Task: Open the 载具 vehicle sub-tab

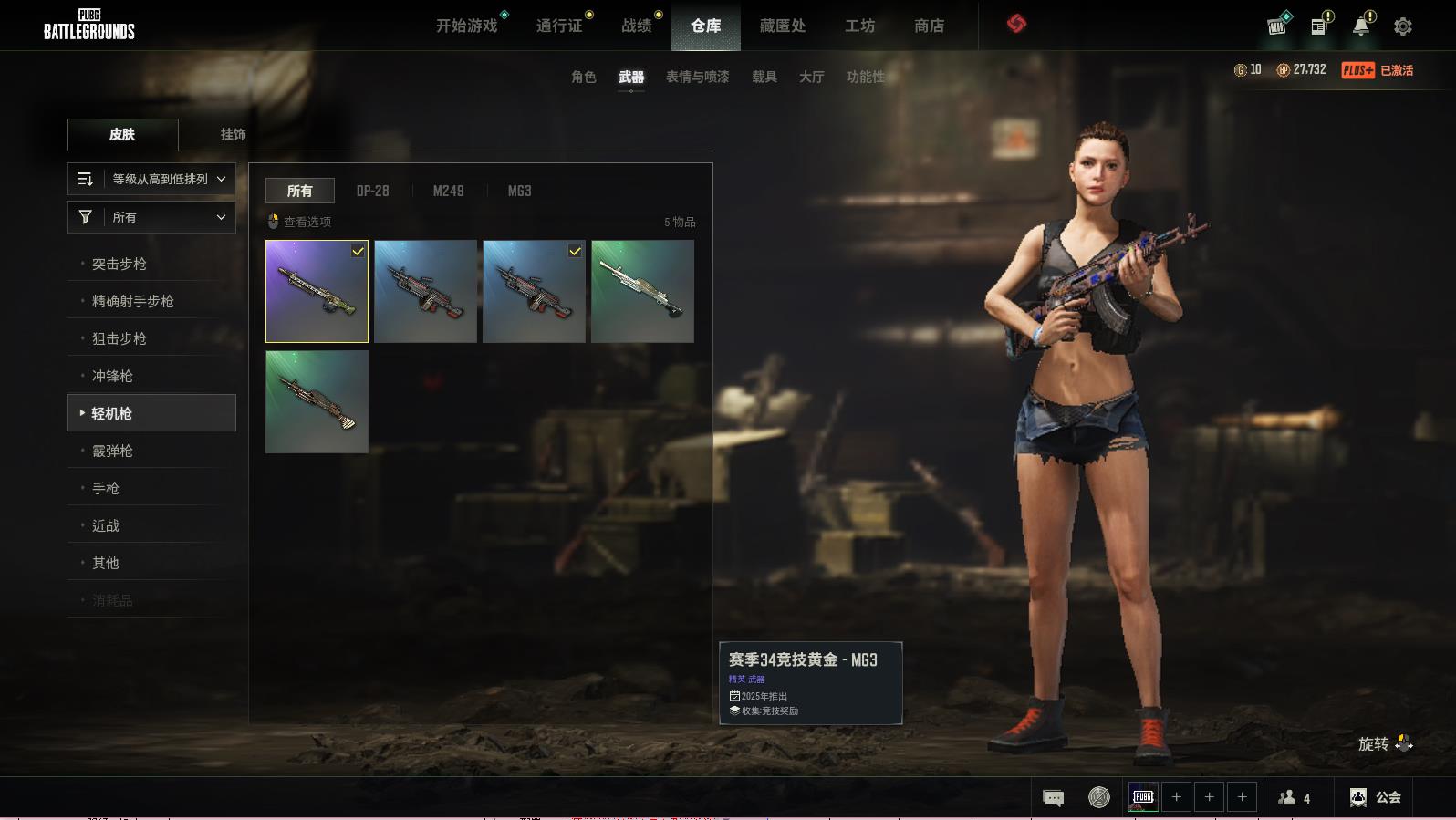Action: coord(764,78)
